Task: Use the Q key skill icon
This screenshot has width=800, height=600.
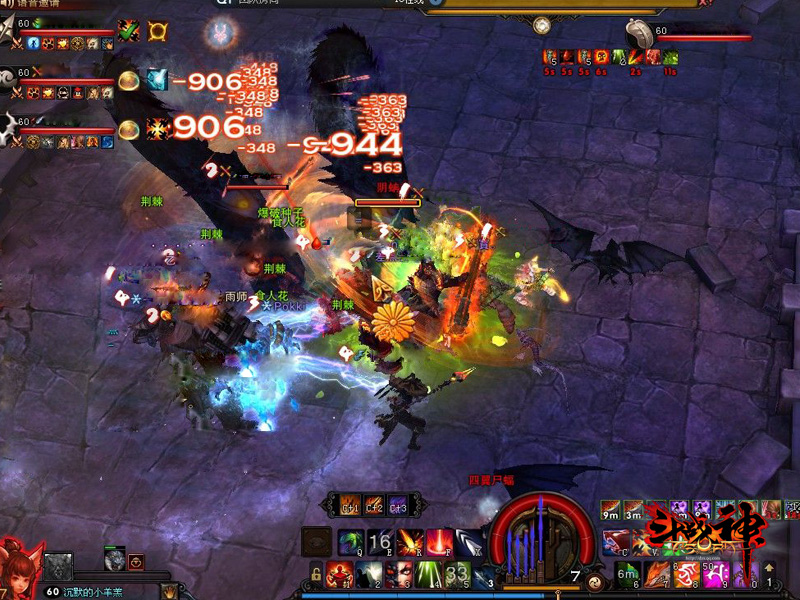Action: point(351,542)
